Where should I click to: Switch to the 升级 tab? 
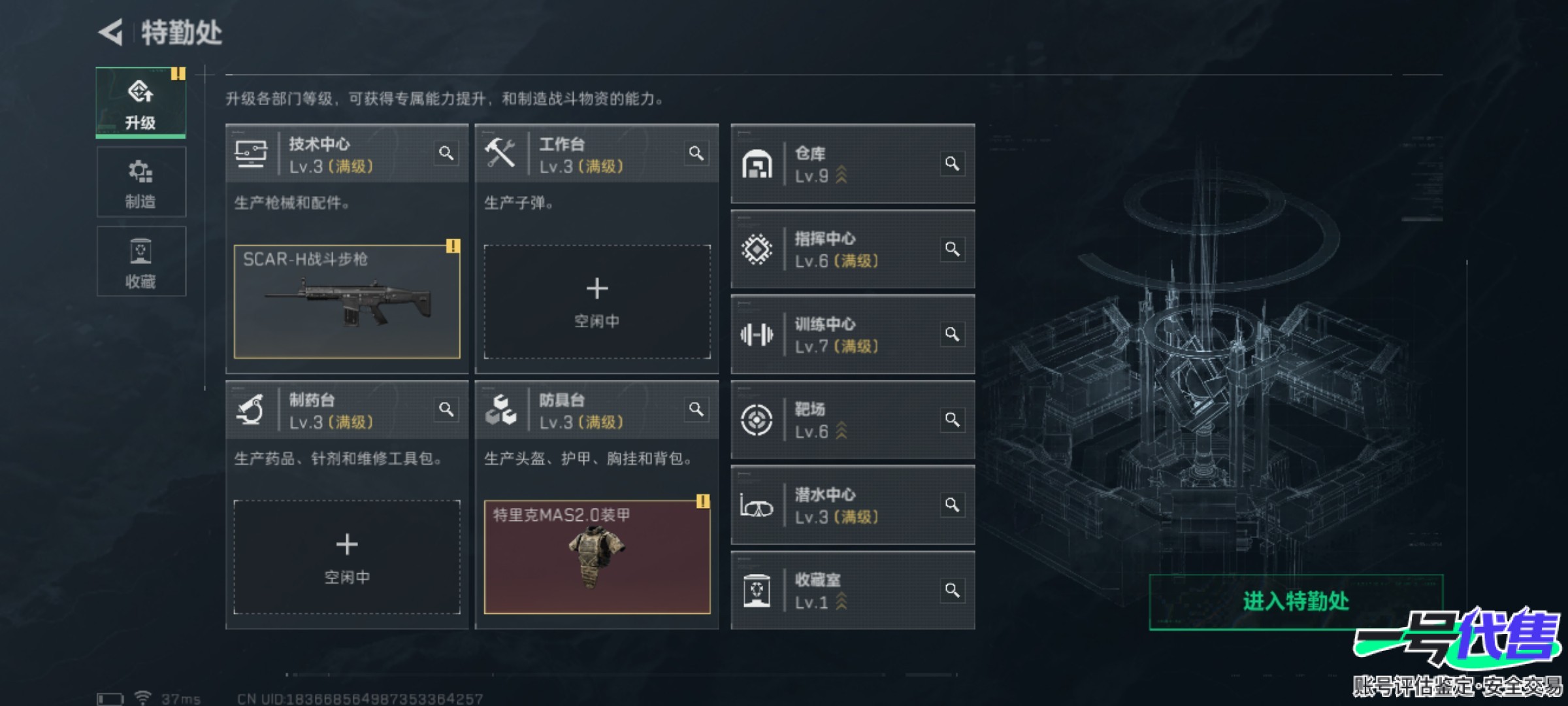pyautogui.click(x=140, y=103)
